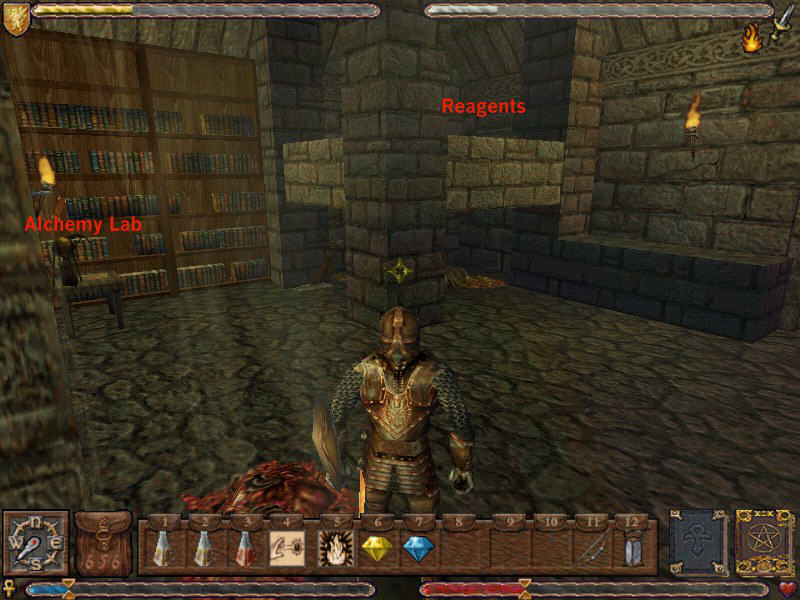
Task: Click the compass in the corner
Action: click(x=35, y=543)
